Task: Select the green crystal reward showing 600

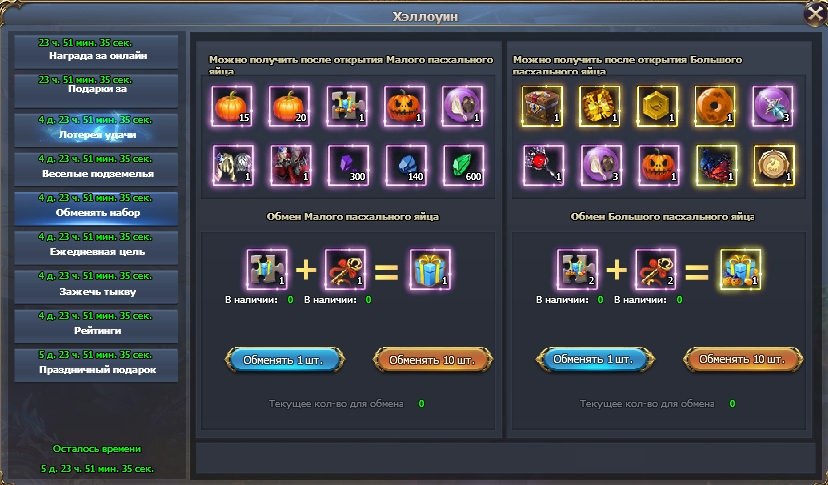Action: (463, 163)
